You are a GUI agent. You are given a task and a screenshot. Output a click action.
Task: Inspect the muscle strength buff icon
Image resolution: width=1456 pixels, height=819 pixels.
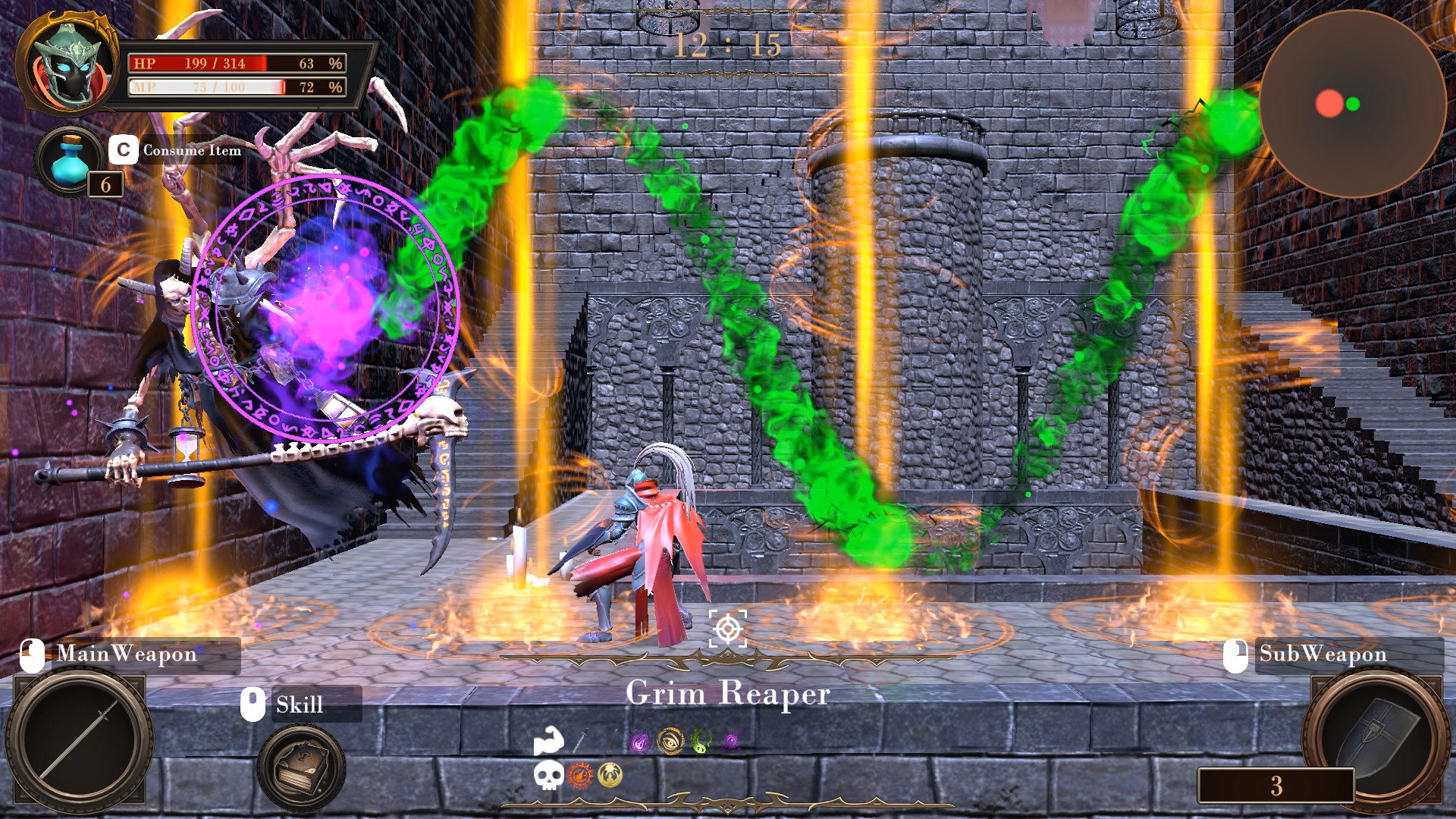click(x=549, y=741)
